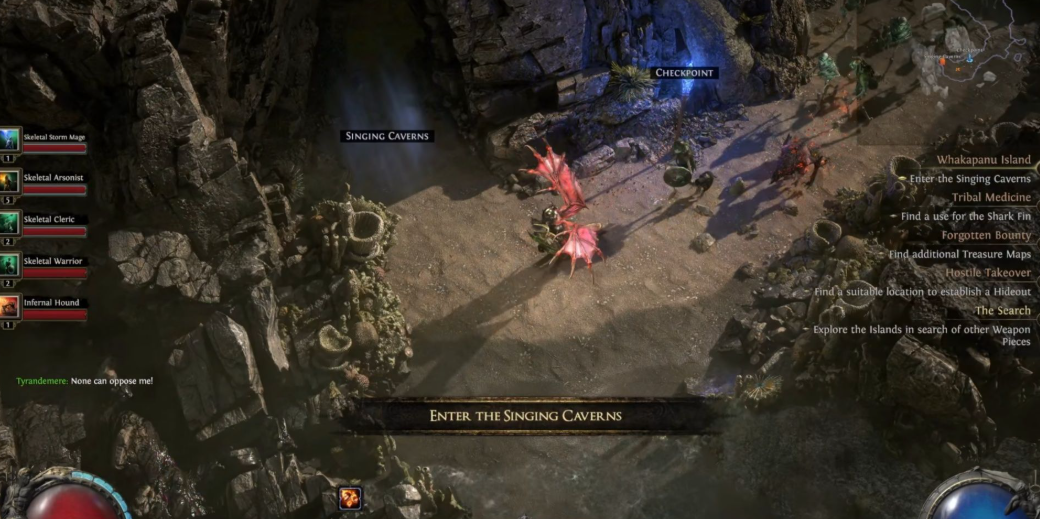Select the Skeletal Storm Mage minion portrait
This screenshot has height=519, width=1040.
pyautogui.click(x=10, y=138)
